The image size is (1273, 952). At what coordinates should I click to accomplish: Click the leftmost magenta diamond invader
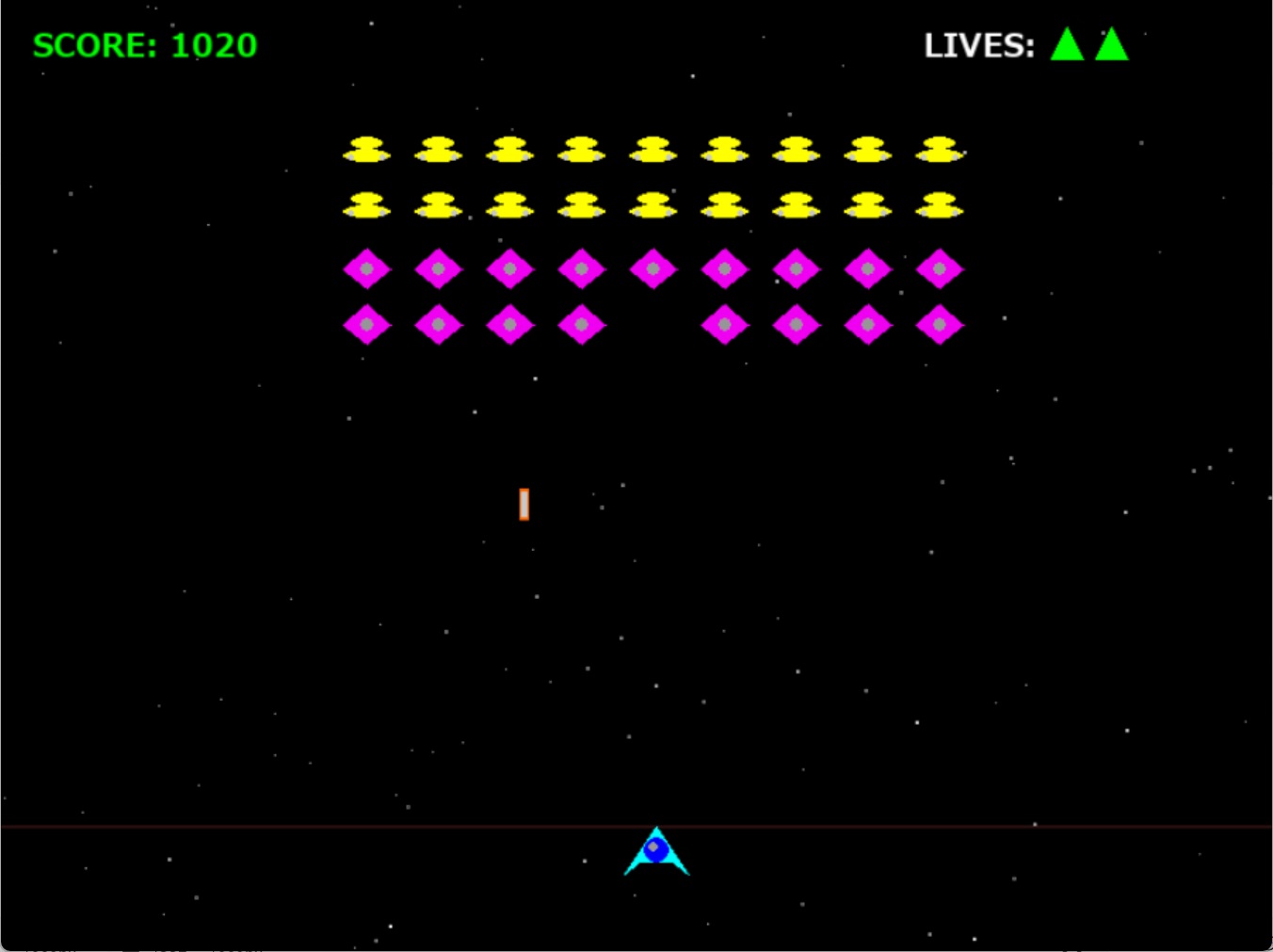[367, 268]
